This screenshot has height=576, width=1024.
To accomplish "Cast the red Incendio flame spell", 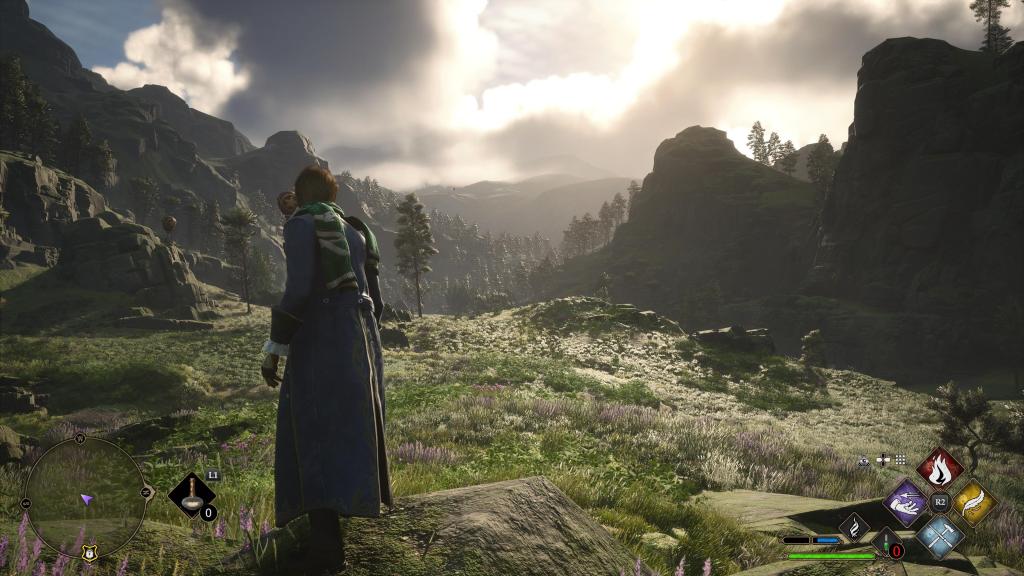I will pyautogui.click(x=939, y=467).
